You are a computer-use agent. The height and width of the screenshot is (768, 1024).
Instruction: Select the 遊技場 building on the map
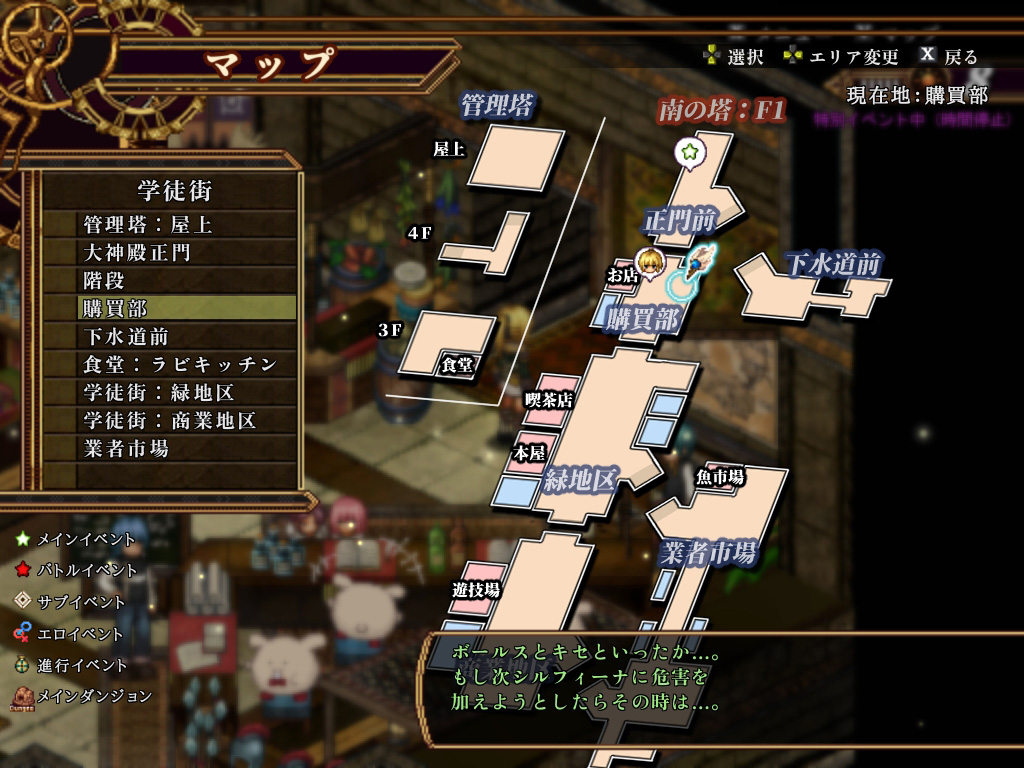coord(476,590)
